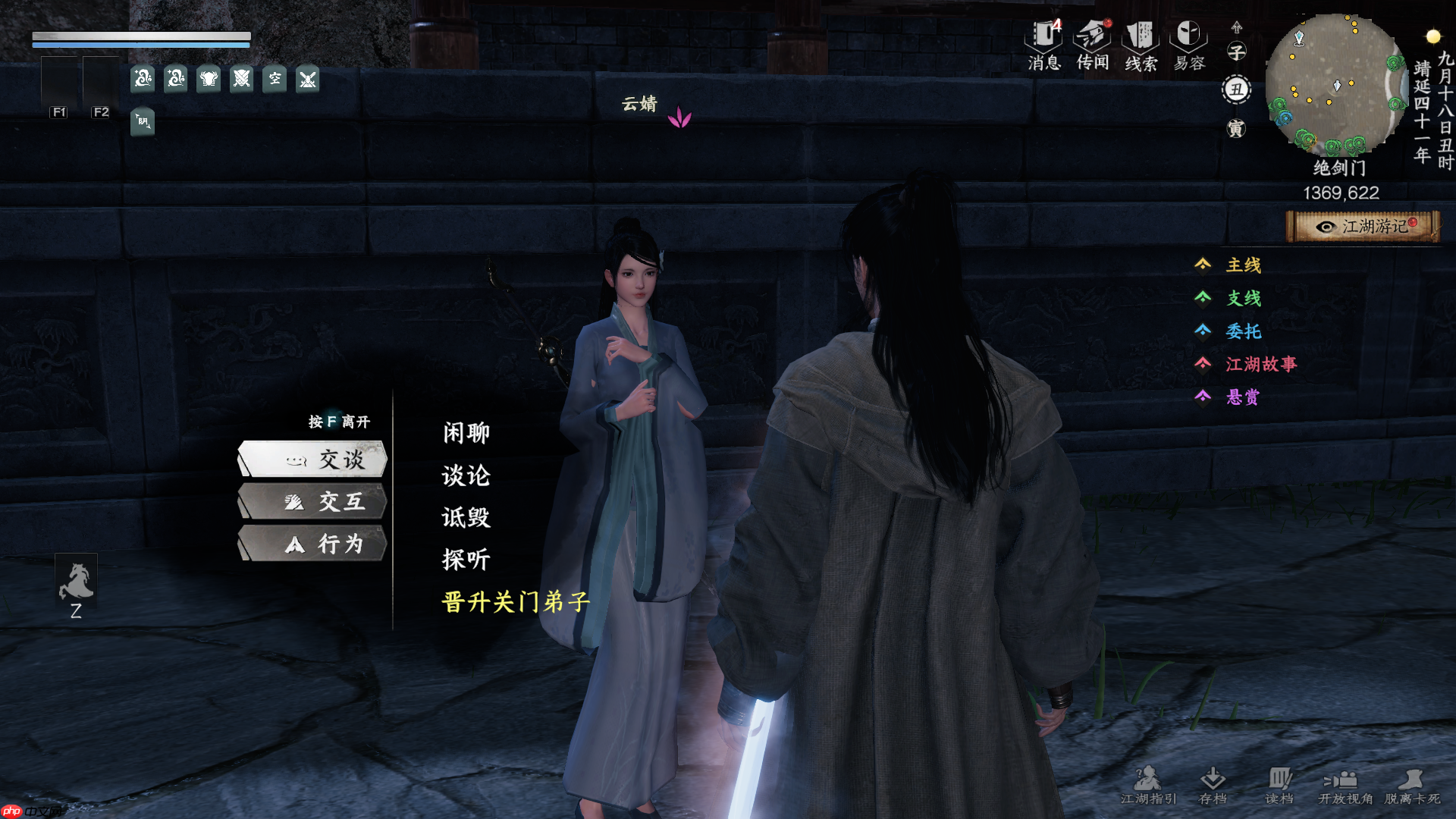Open the 易容 disguise mask icon

tap(1188, 38)
